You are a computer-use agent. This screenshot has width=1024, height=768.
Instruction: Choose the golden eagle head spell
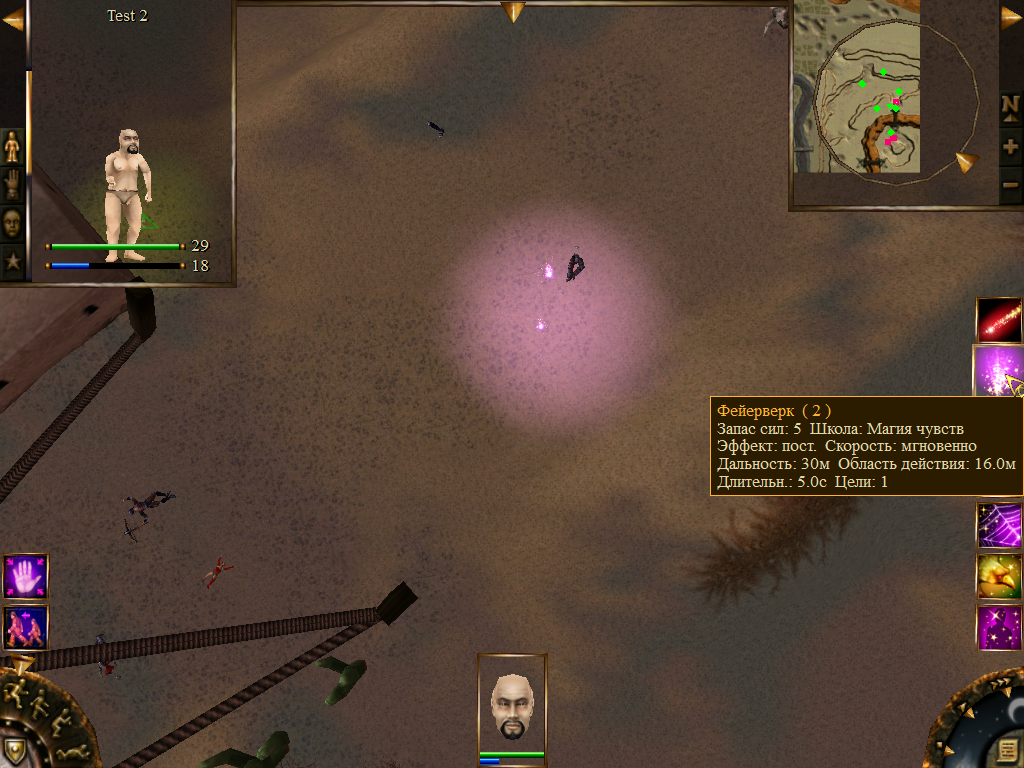[999, 576]
